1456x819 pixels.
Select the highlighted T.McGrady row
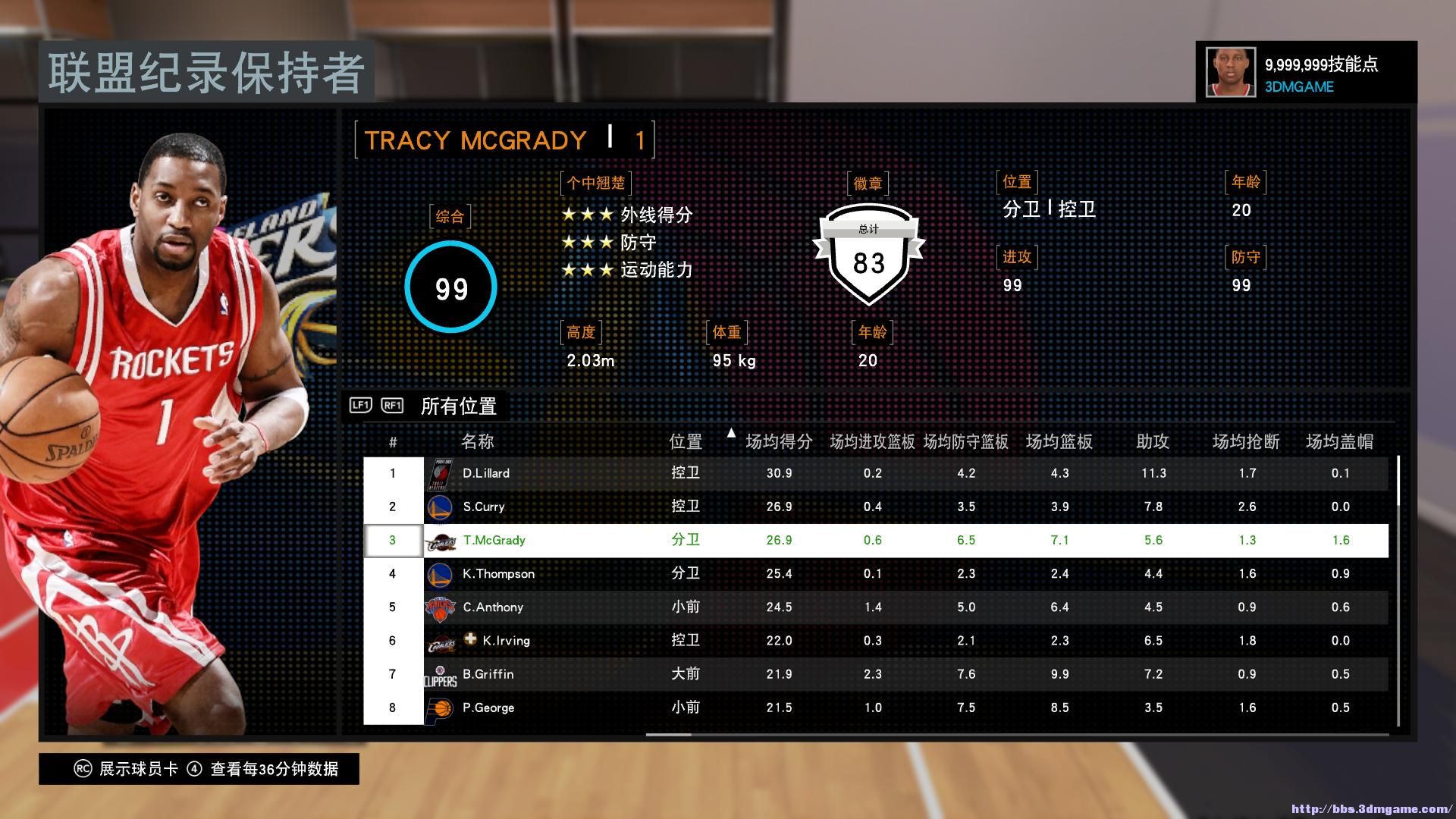[x=494, y=540]
